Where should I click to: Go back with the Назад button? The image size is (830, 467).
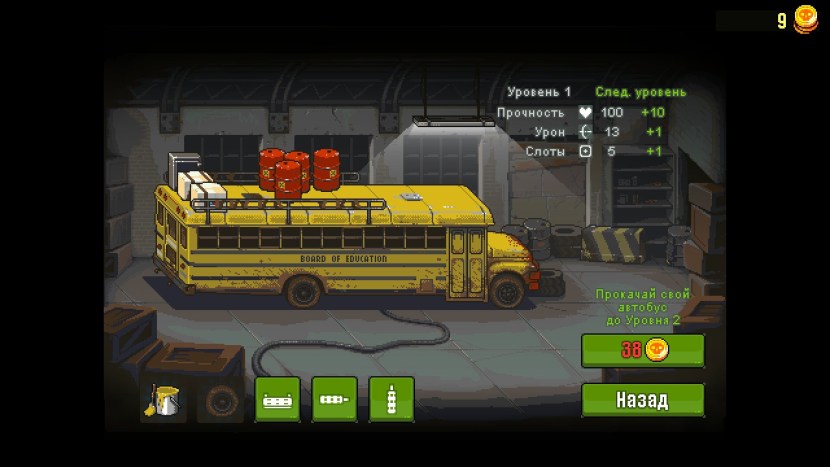(643, 400)
